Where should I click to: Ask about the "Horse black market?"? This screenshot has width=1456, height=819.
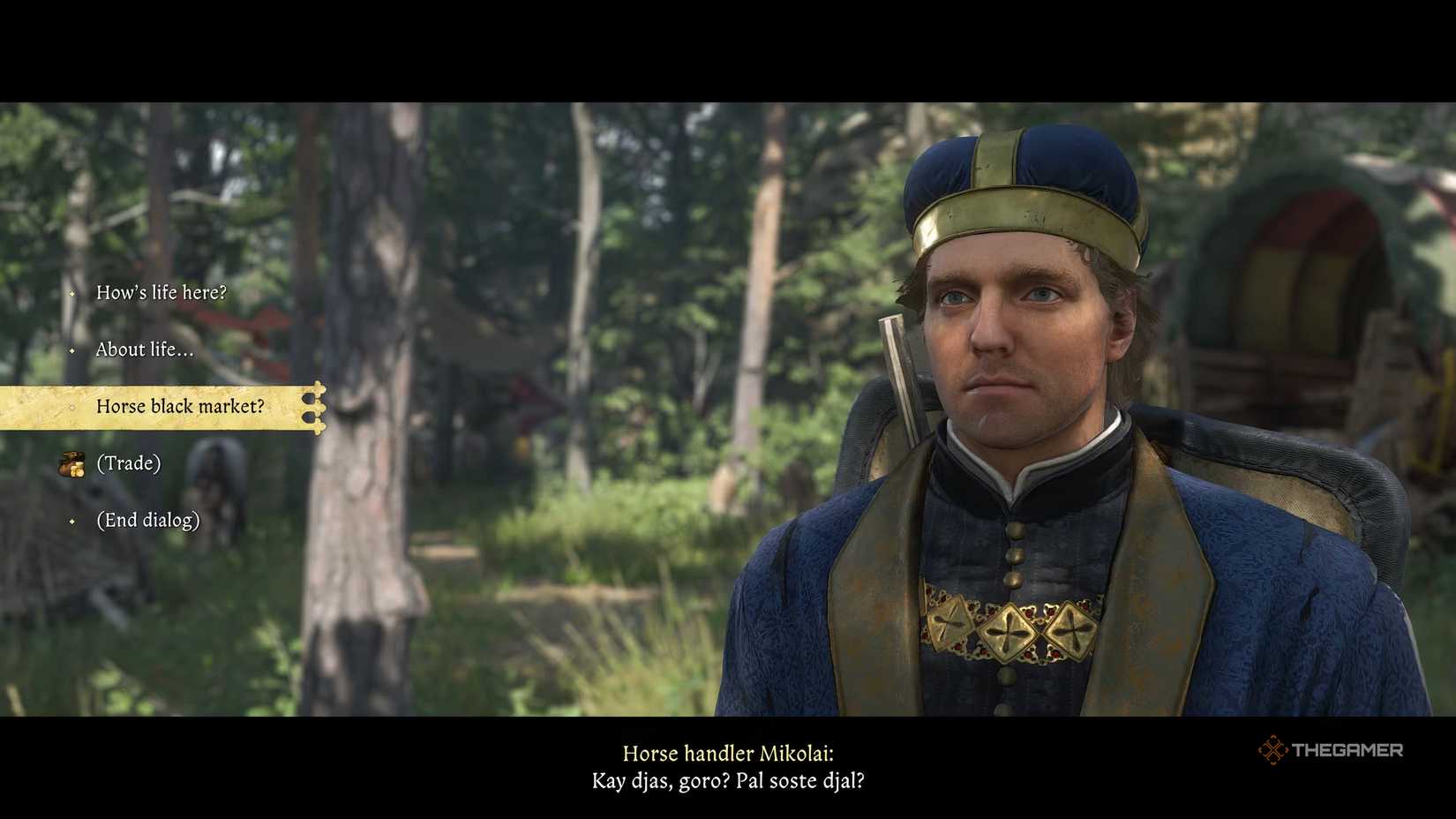coord(180,407)
